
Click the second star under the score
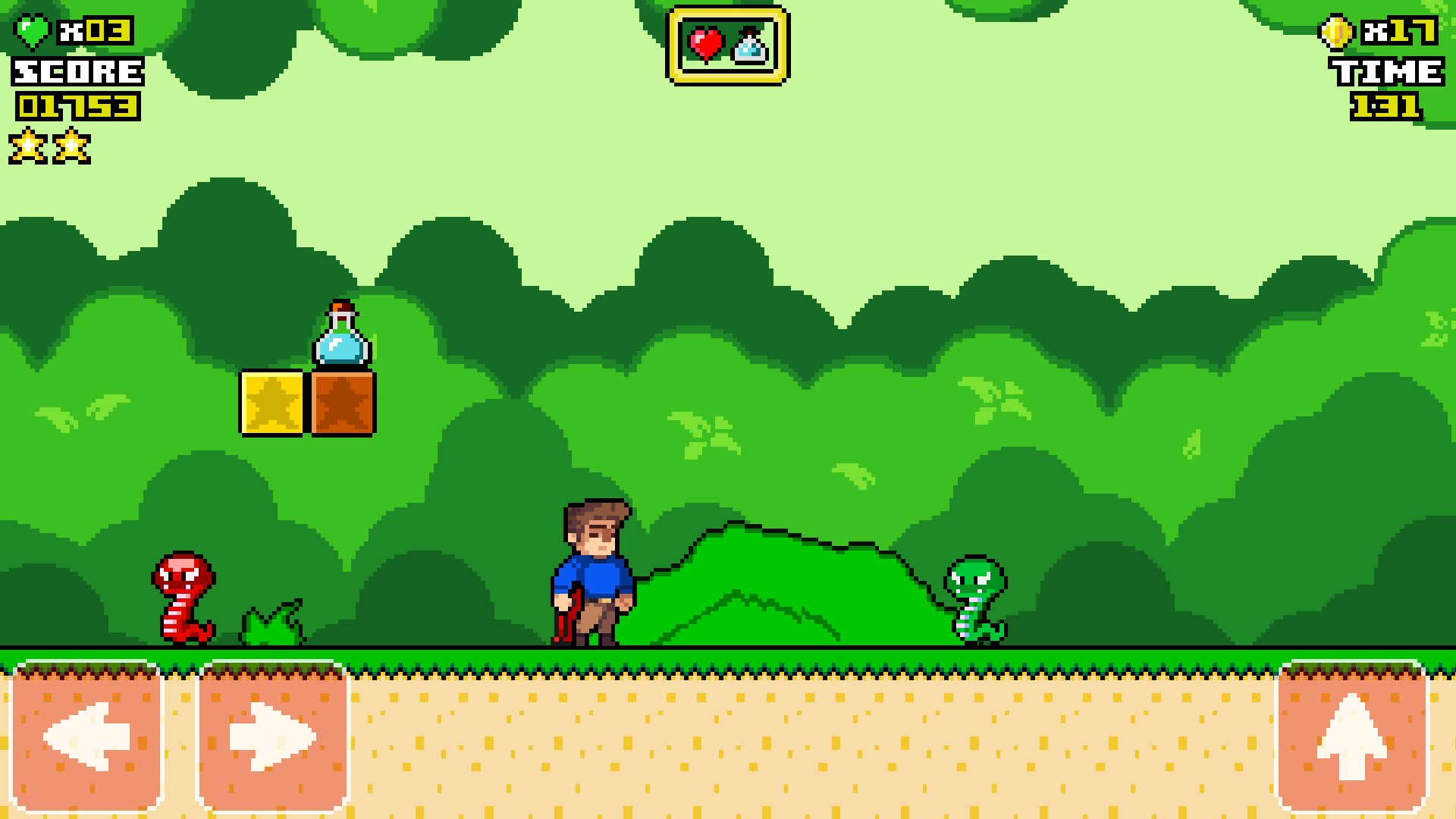click(x=72, y=146)
